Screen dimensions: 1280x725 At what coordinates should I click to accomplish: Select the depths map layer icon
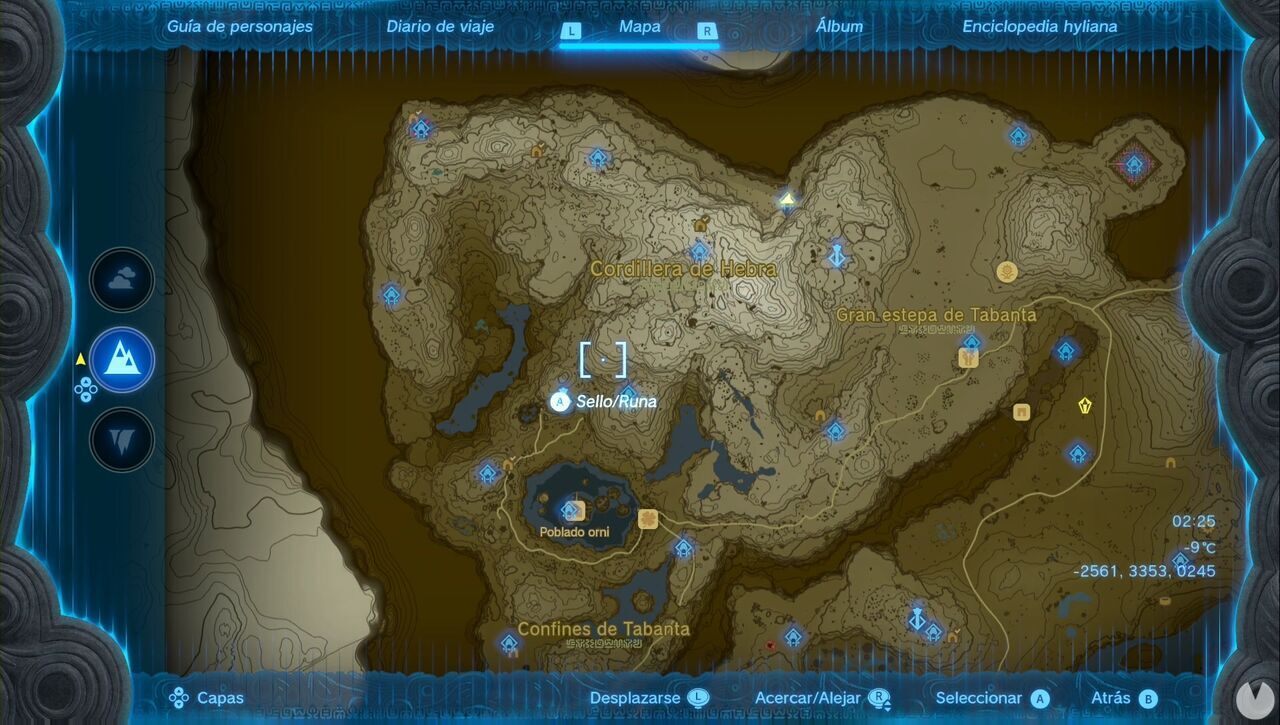(x=120, y=441)
